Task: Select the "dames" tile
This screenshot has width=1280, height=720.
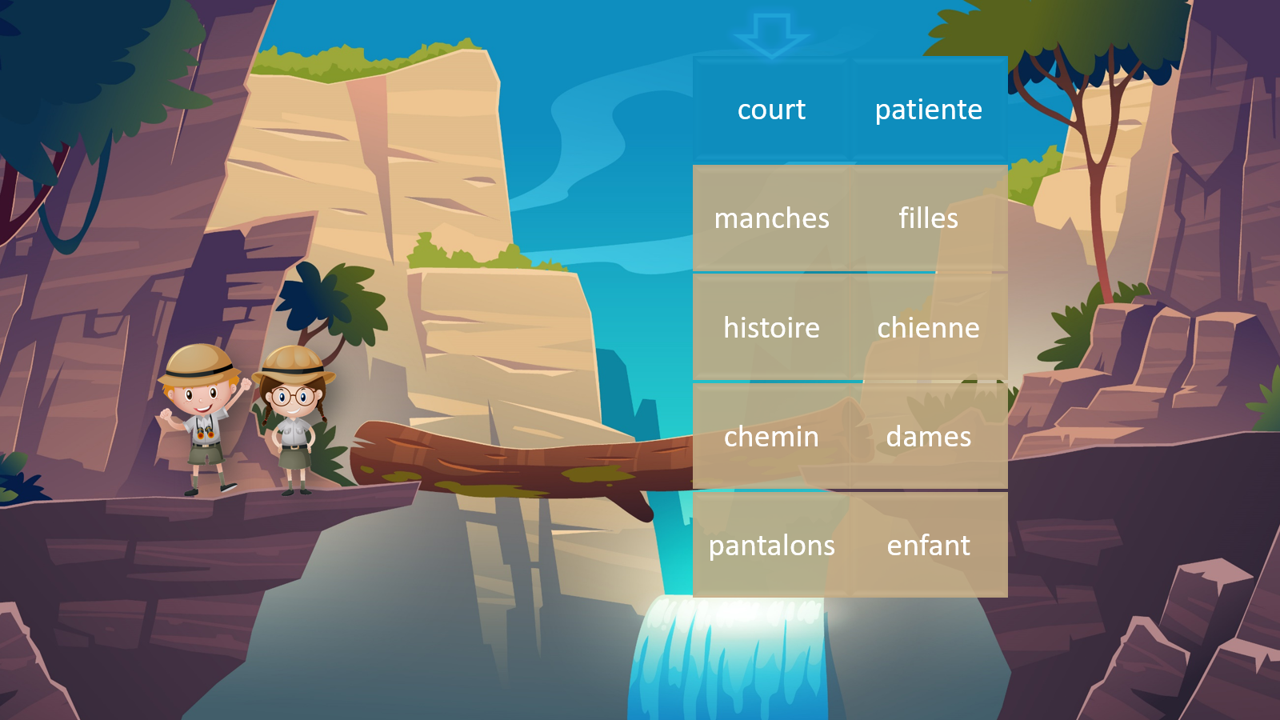Action: pyautogui.click(x=928, y=437)
